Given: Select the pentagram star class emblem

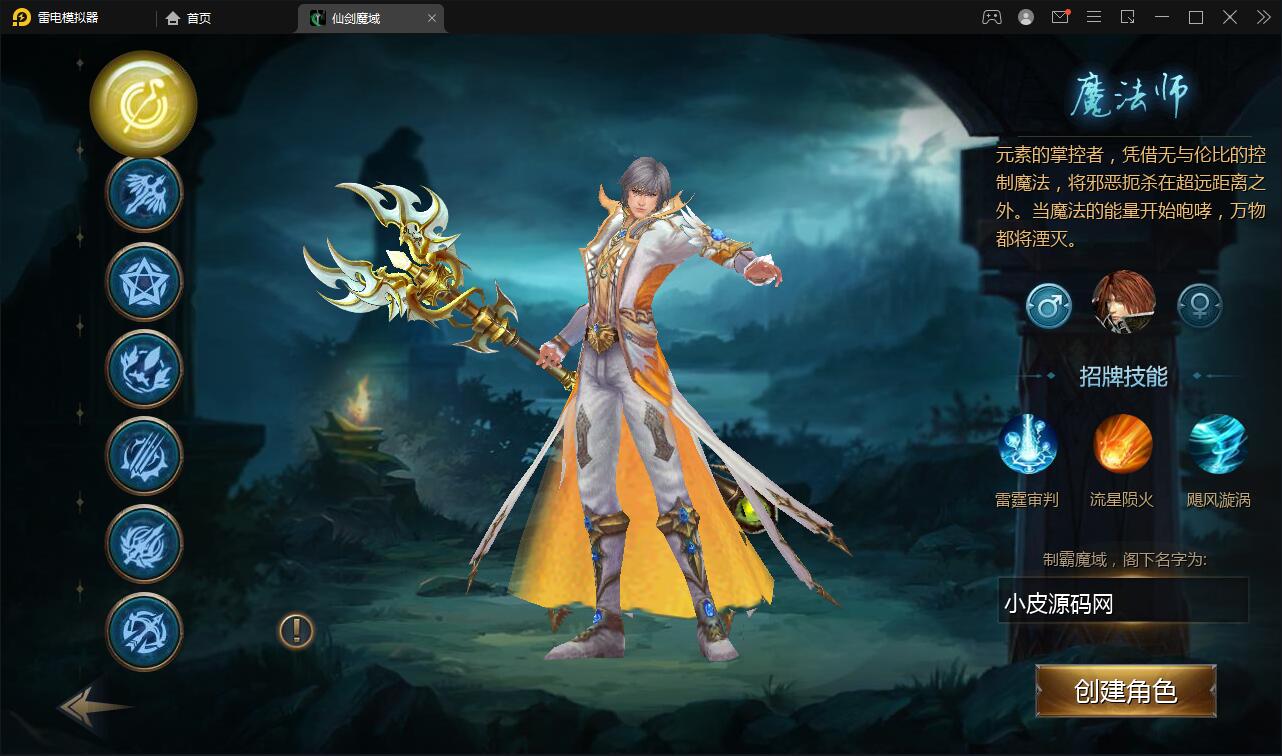Looking at the screenshot, I should pyautogui.click(x=143, y=280).
